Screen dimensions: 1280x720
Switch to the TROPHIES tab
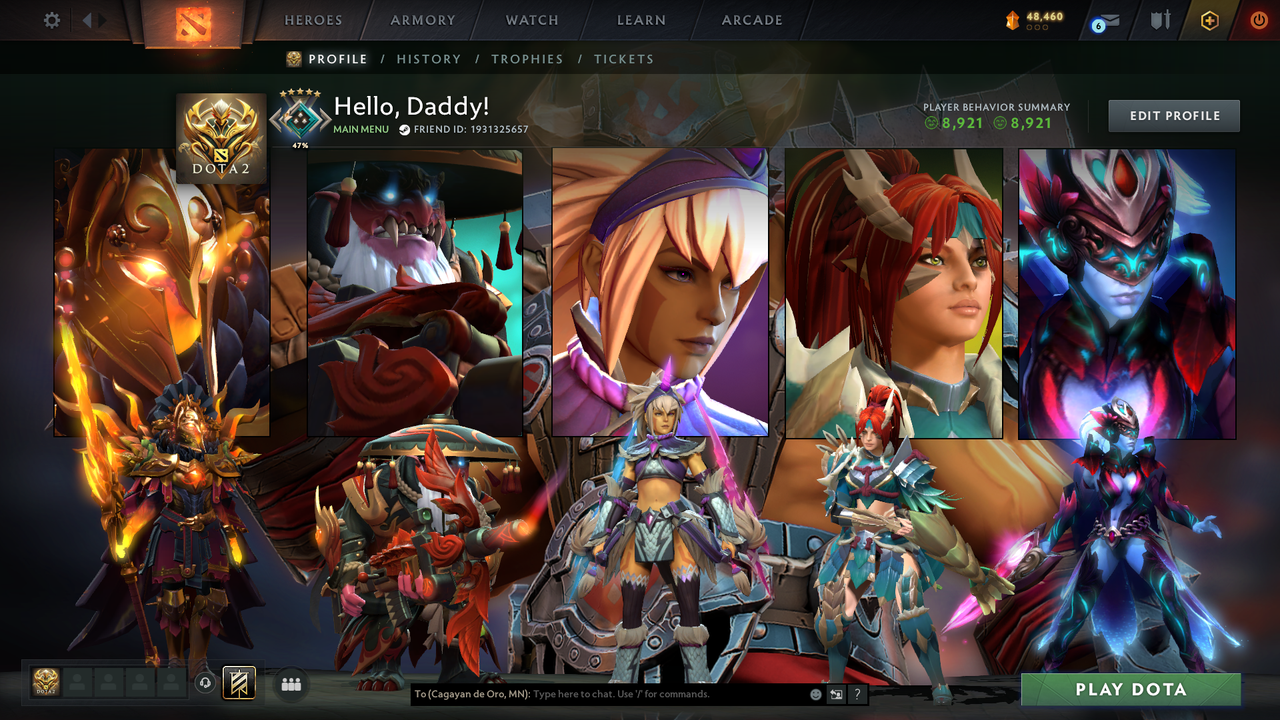coord(527,59)
